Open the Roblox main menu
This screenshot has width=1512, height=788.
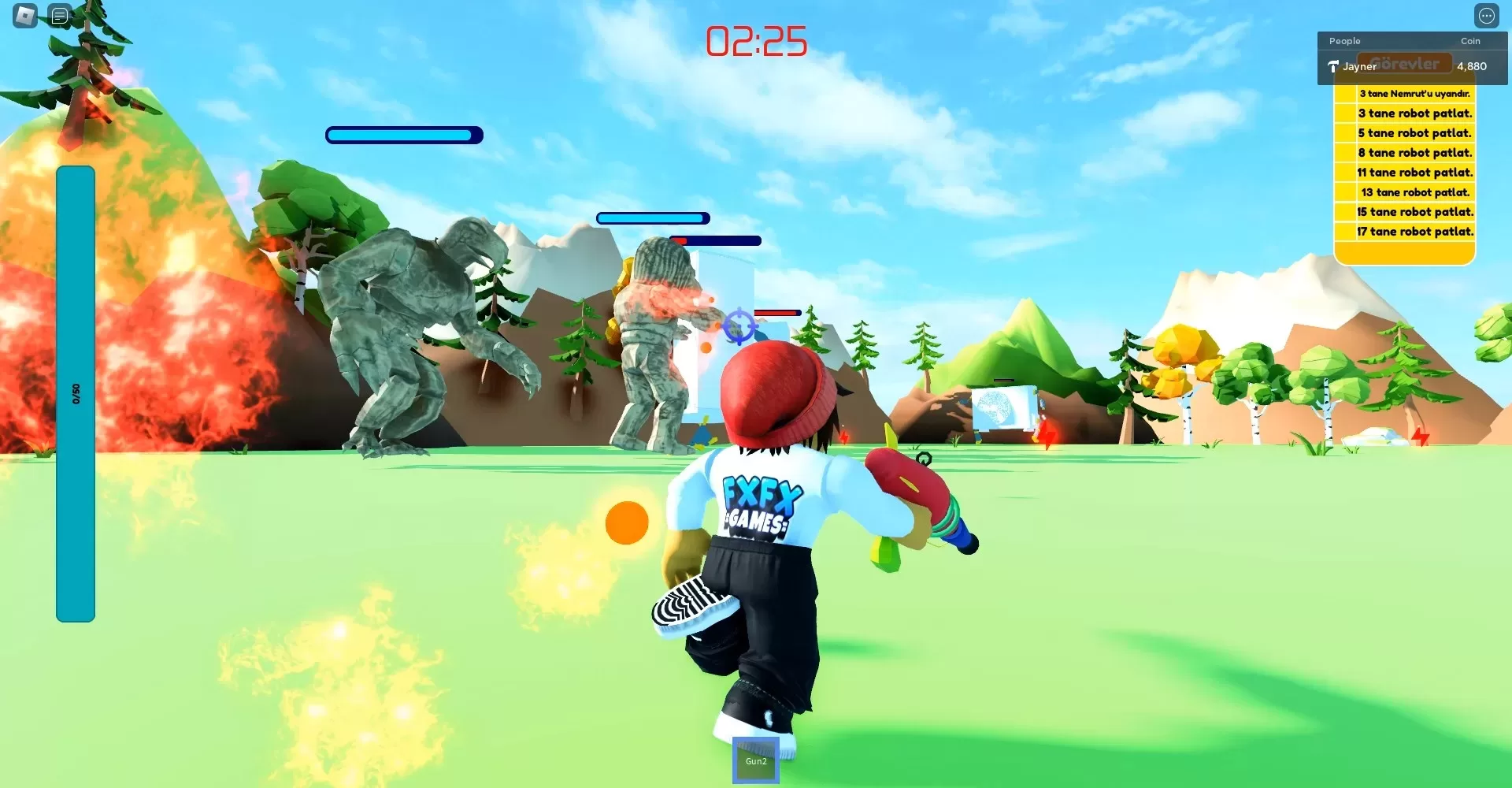25,15
